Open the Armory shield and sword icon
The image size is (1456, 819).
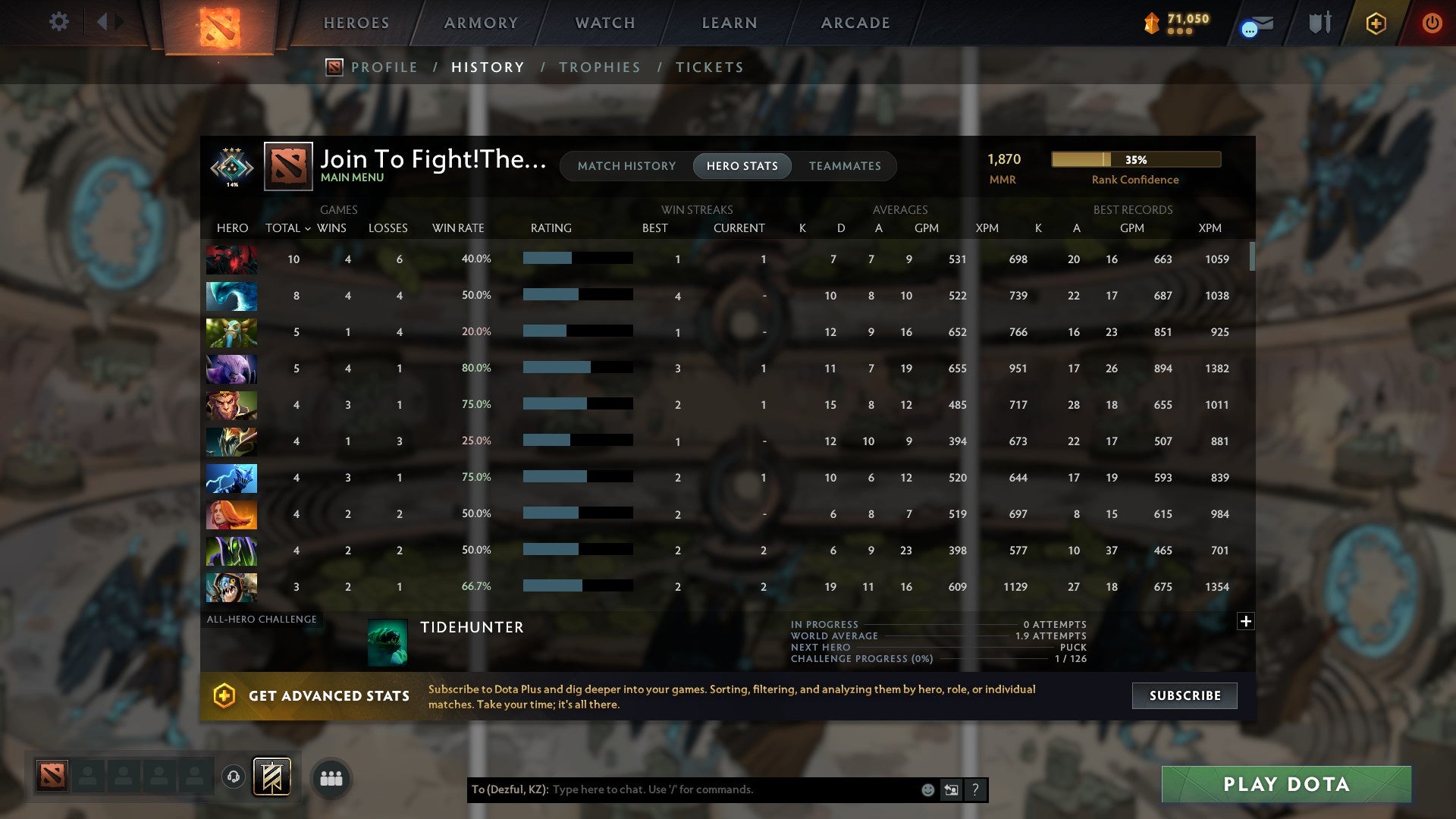pyautogui.click(x=1319, y=23)
